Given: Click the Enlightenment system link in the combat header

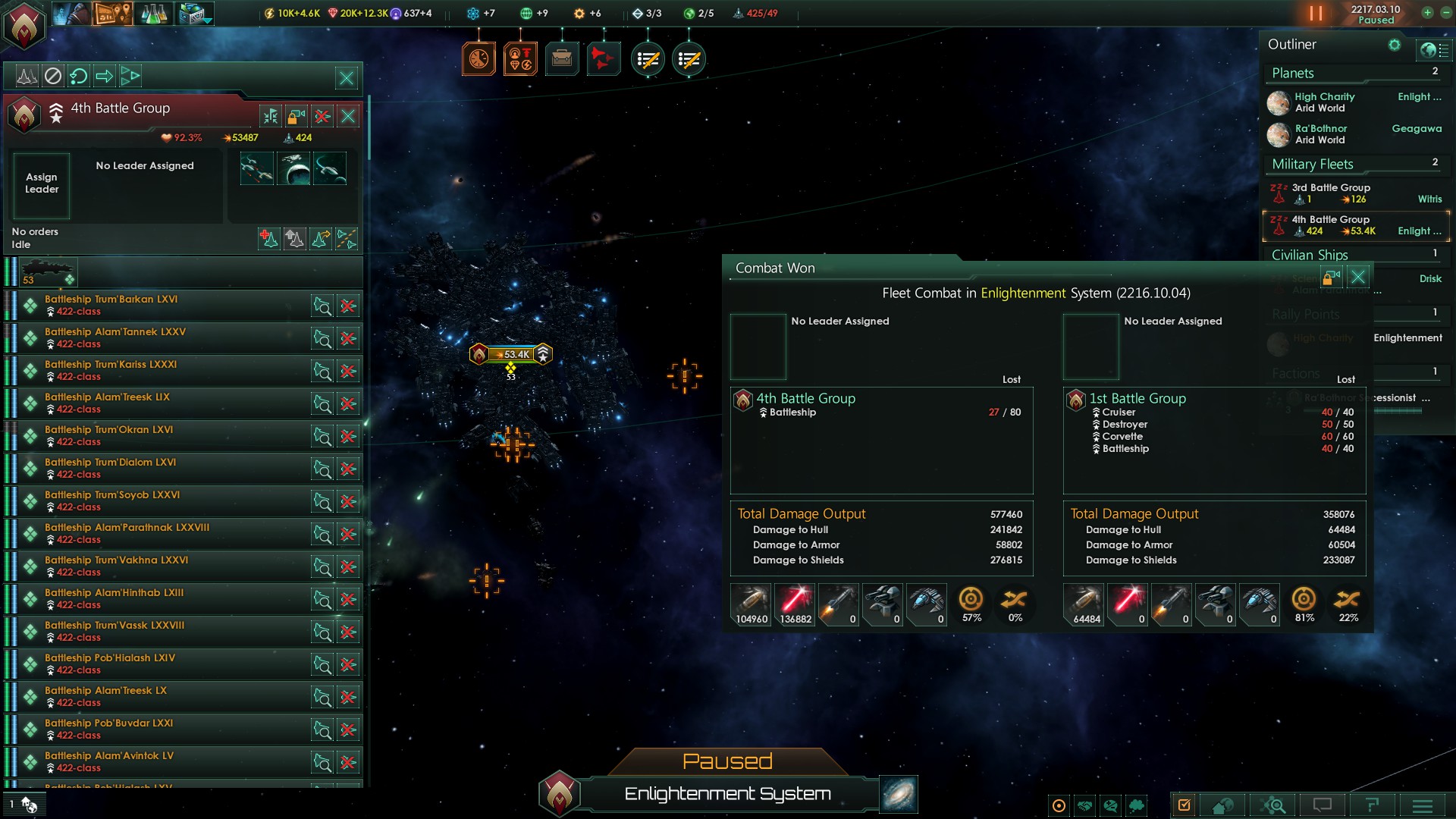Looking at the screenshot, I should click(1022, 293).
